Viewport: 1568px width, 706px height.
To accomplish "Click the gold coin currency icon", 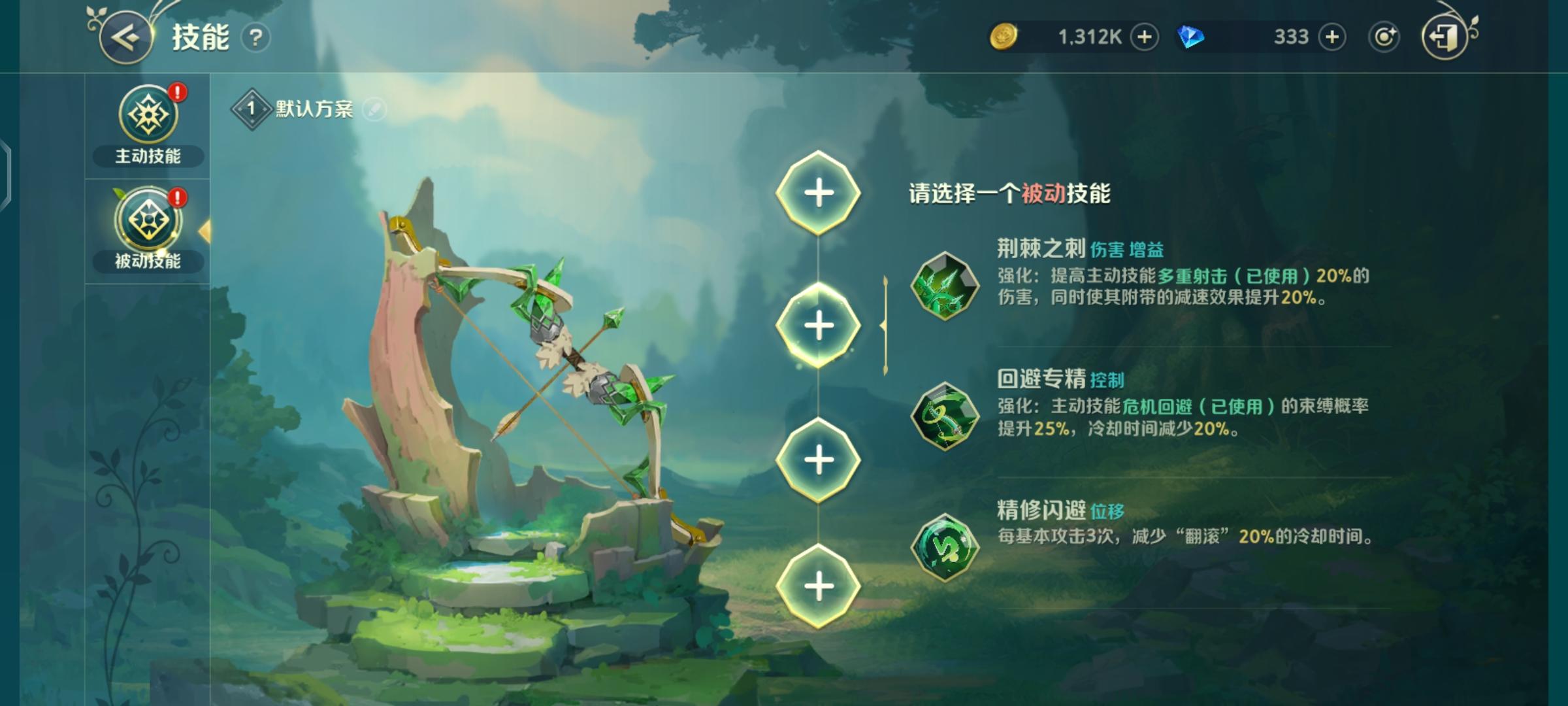I will (x=1006, y=37).
